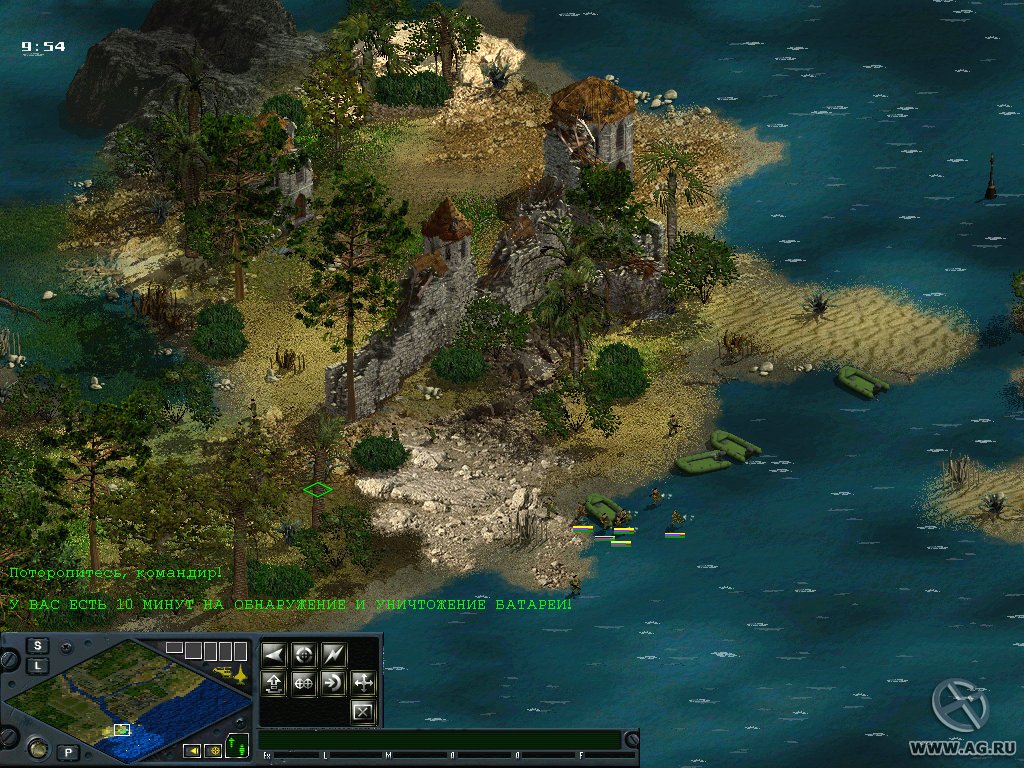Activate the lightning bolt command

[x=334, y=655]
